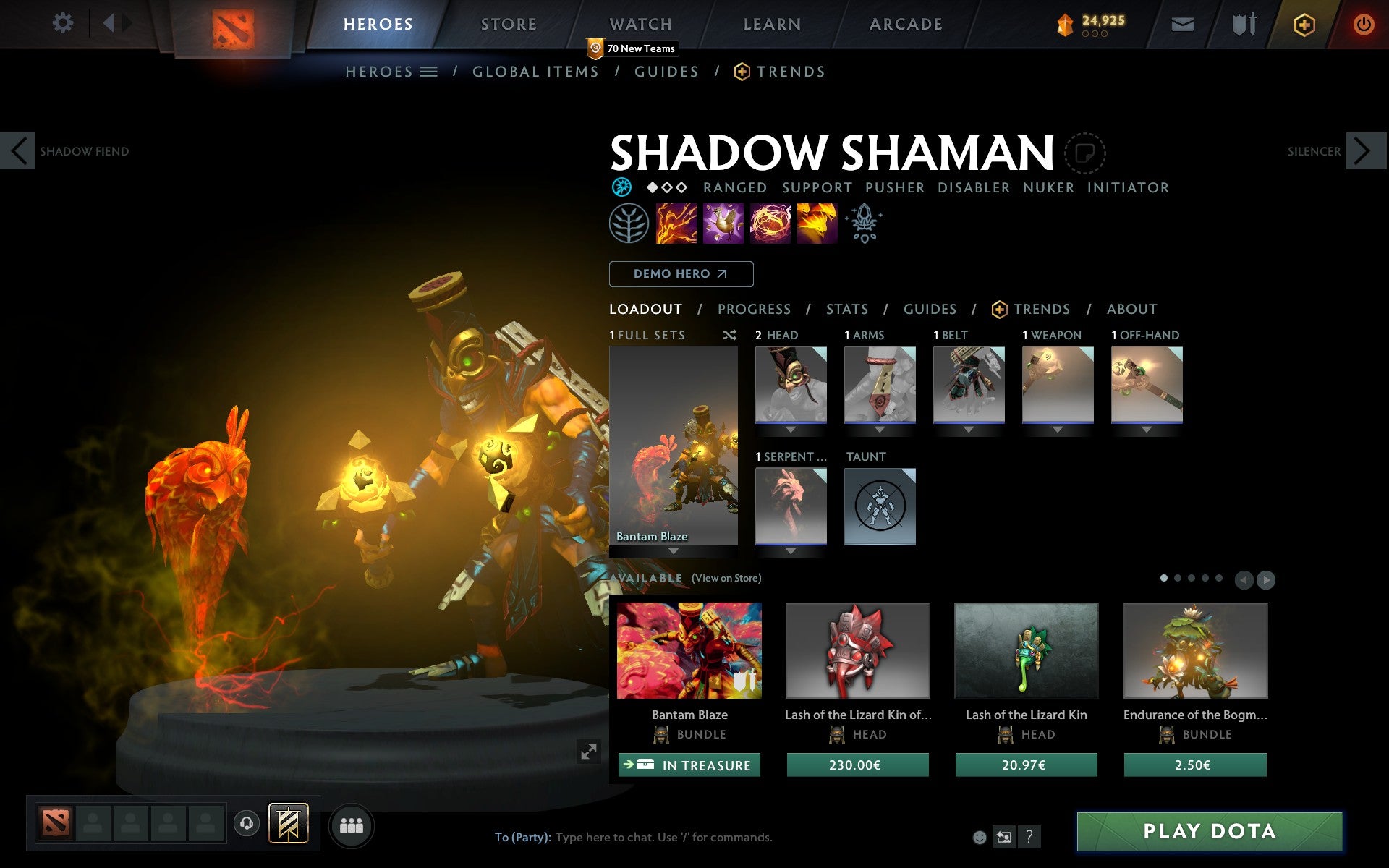Select the Ether Shock ability icon
Image resolution: width=1389 pixels, height=868 pixels.
point(675,224)
